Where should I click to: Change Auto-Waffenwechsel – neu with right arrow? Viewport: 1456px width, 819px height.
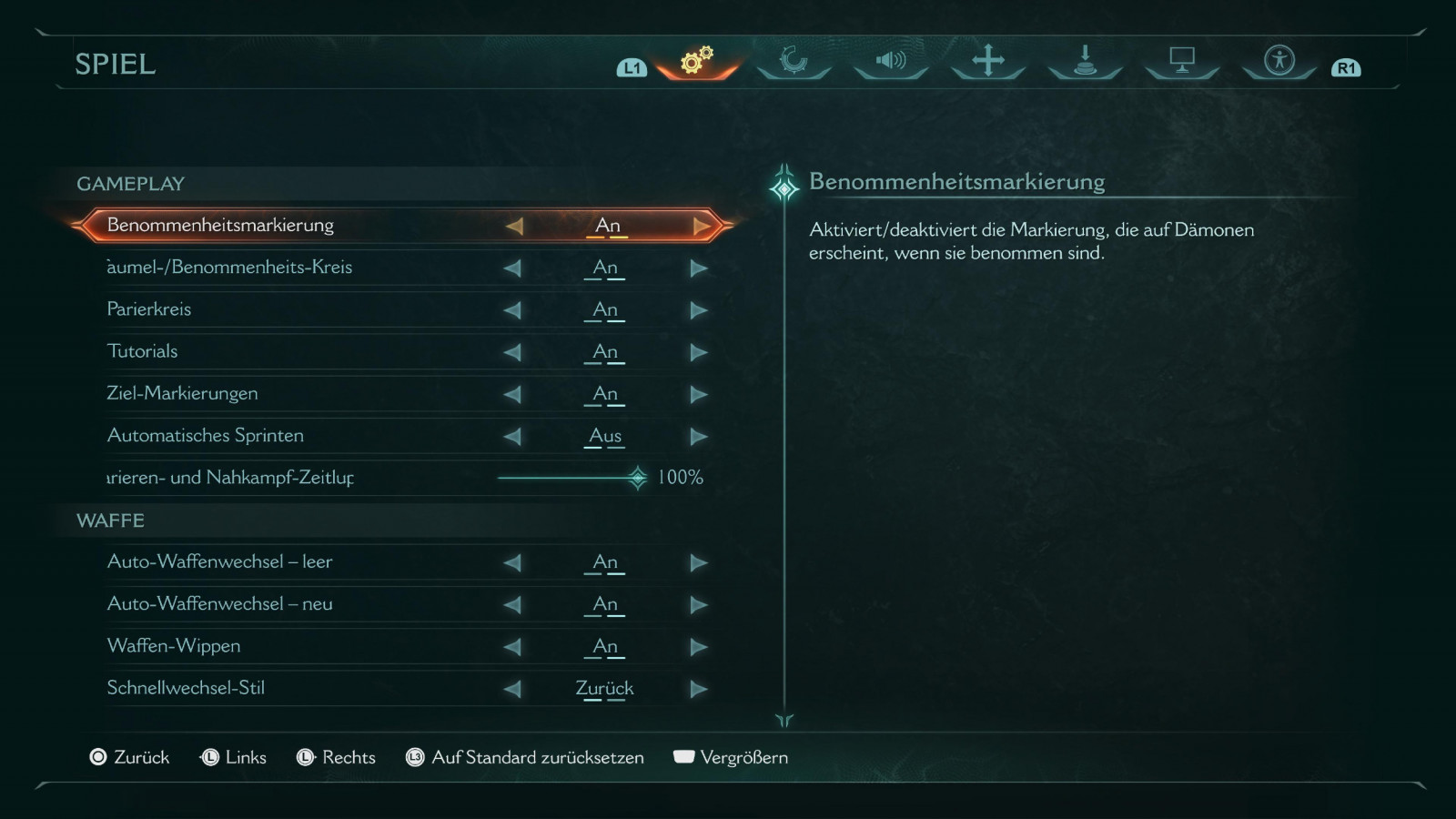coord(699,604)
